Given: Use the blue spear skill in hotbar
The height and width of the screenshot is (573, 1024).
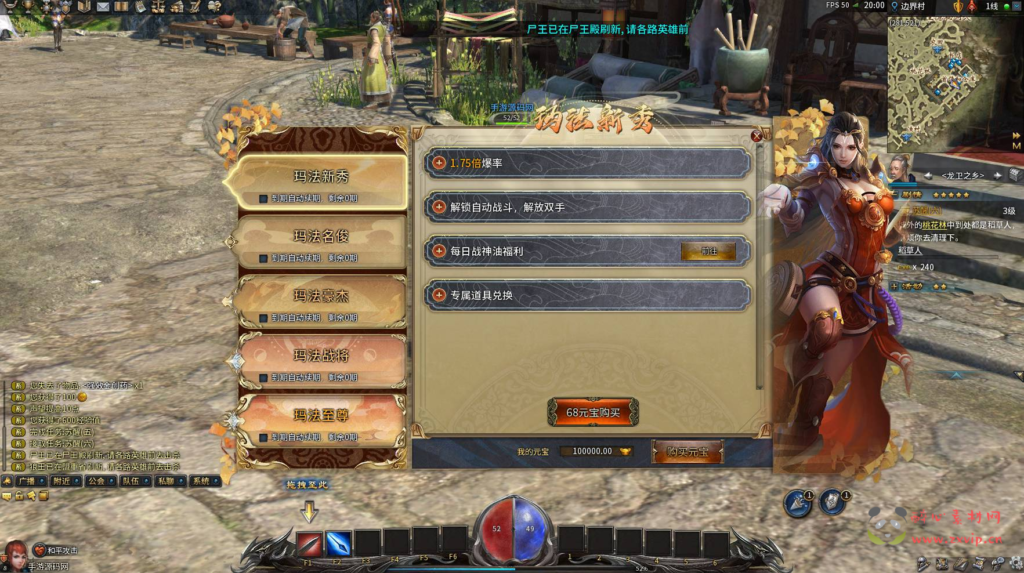Looking at the screenshot, I should point(338,543).
